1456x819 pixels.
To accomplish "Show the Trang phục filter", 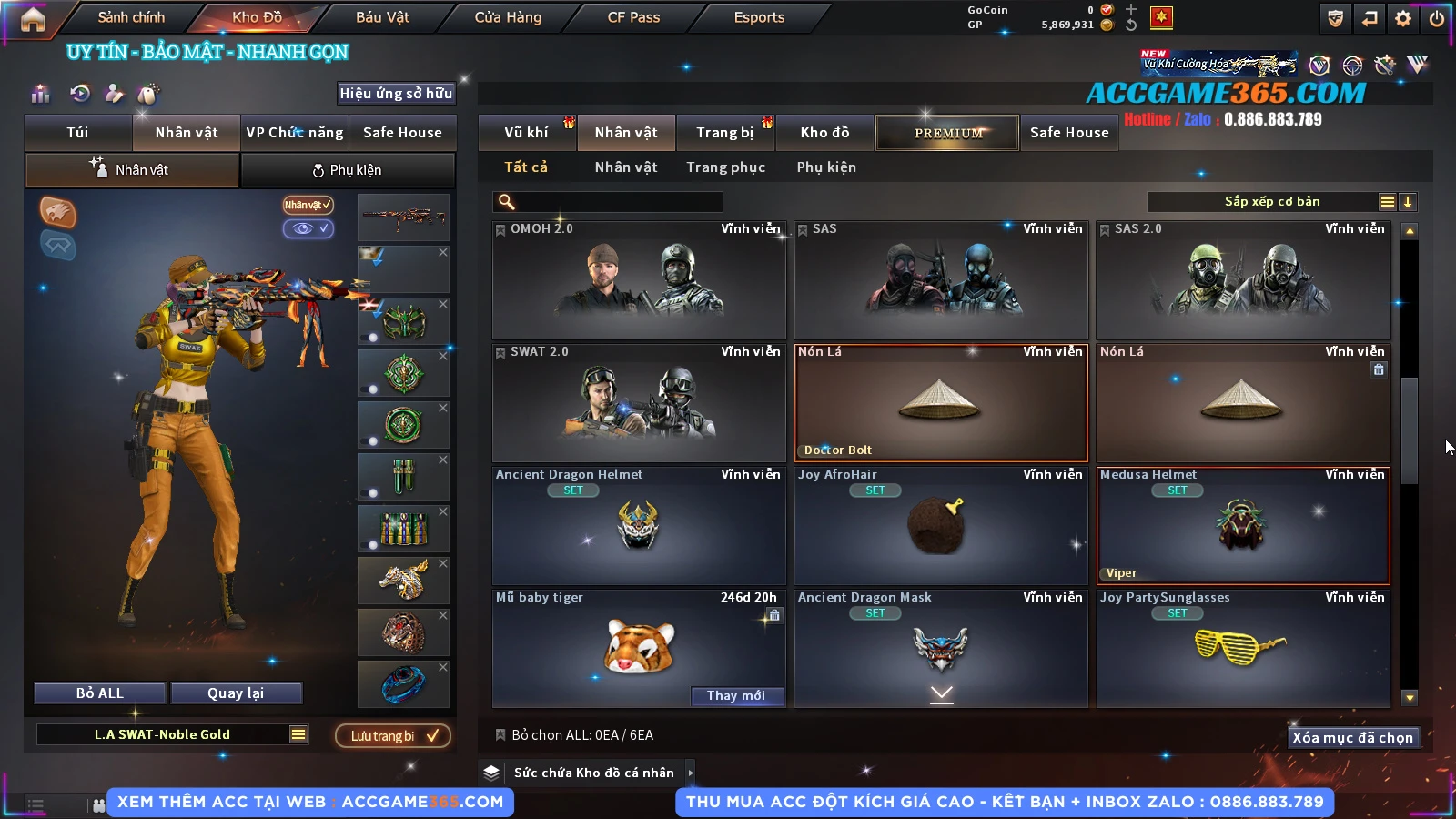I will (x=725, y=167).
